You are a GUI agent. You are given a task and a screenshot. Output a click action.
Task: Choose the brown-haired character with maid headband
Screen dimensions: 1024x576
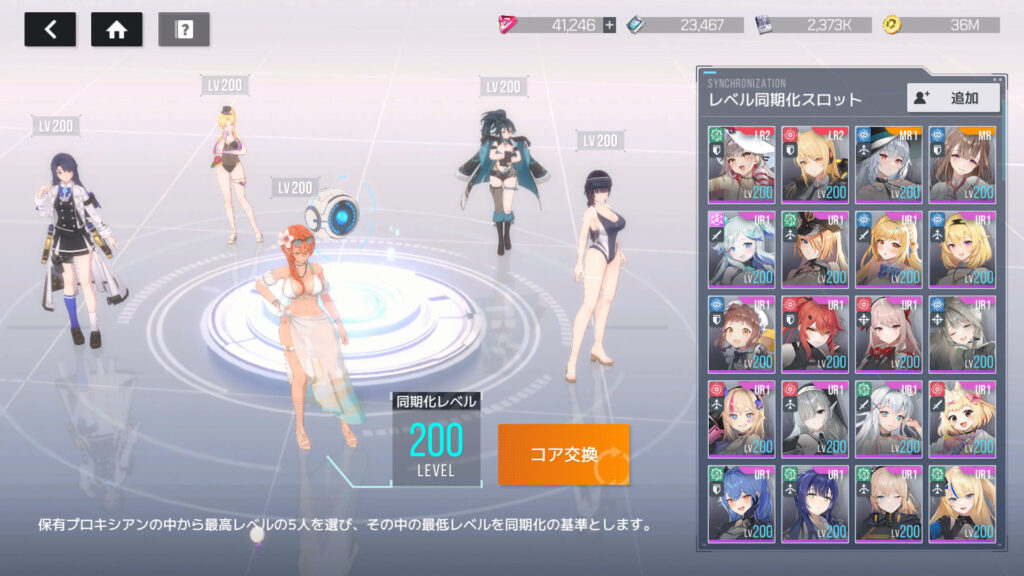[741, 335]
